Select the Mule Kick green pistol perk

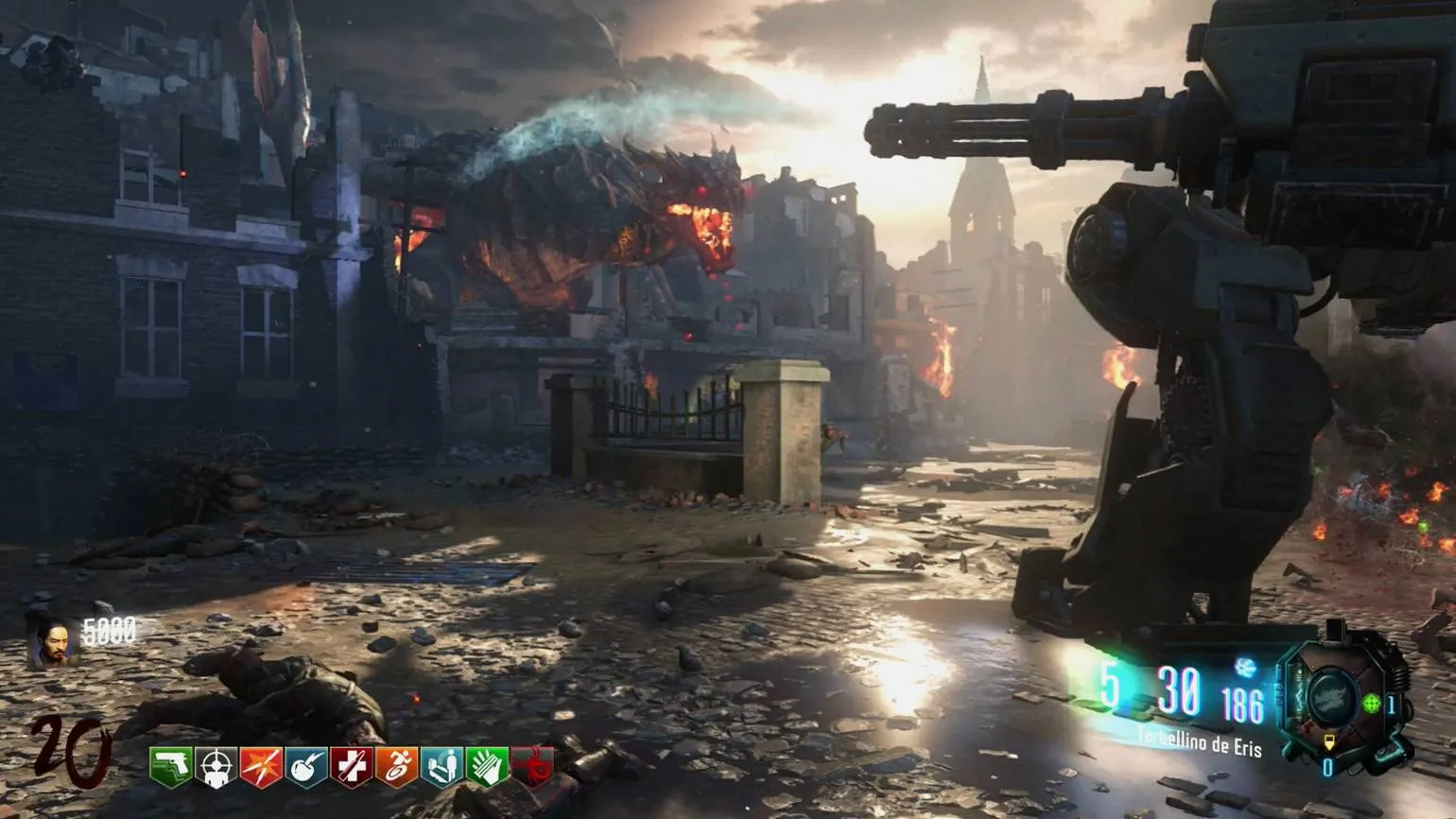click(171, 767)
